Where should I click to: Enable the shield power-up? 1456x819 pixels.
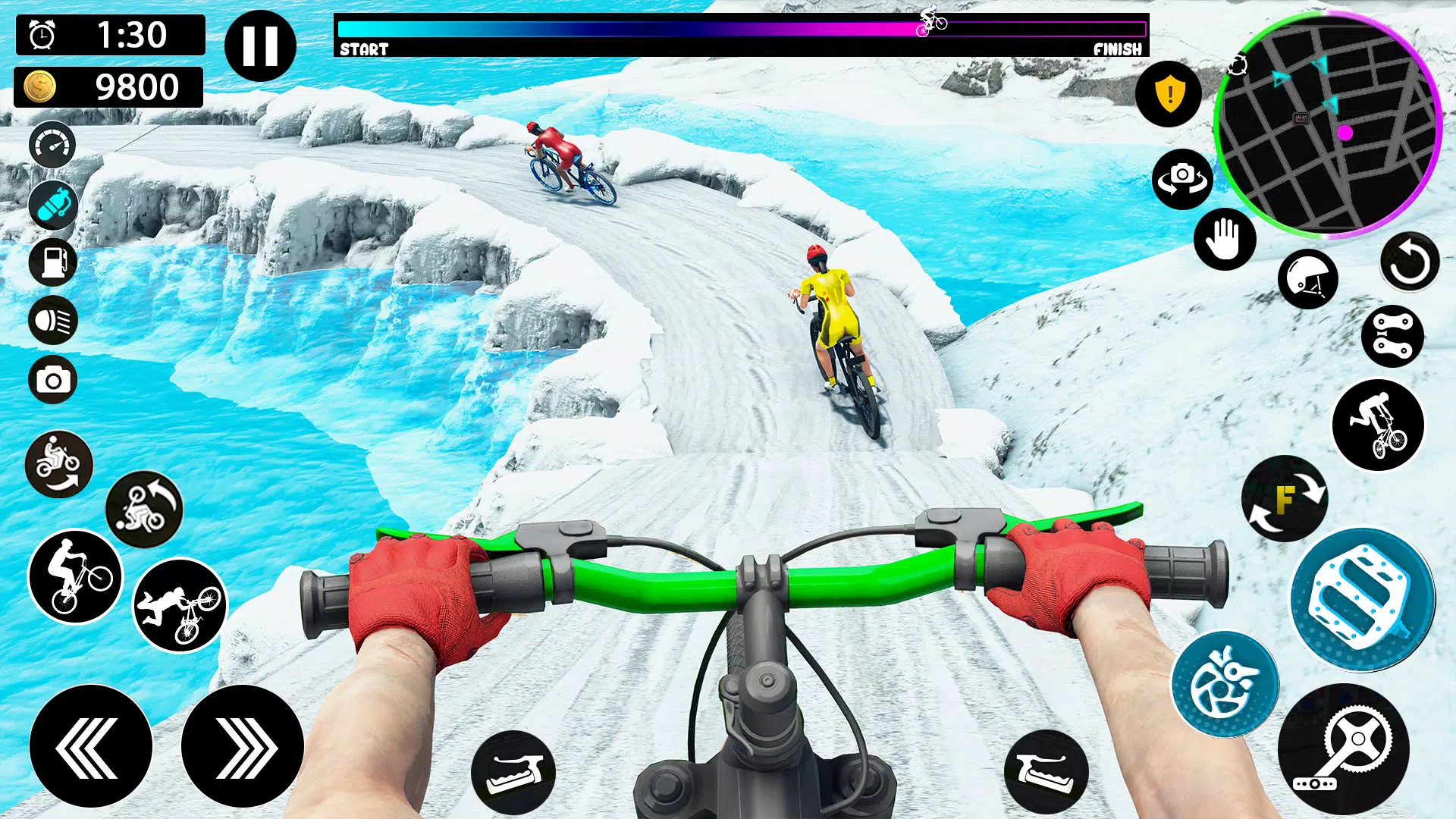[1169, 93]
